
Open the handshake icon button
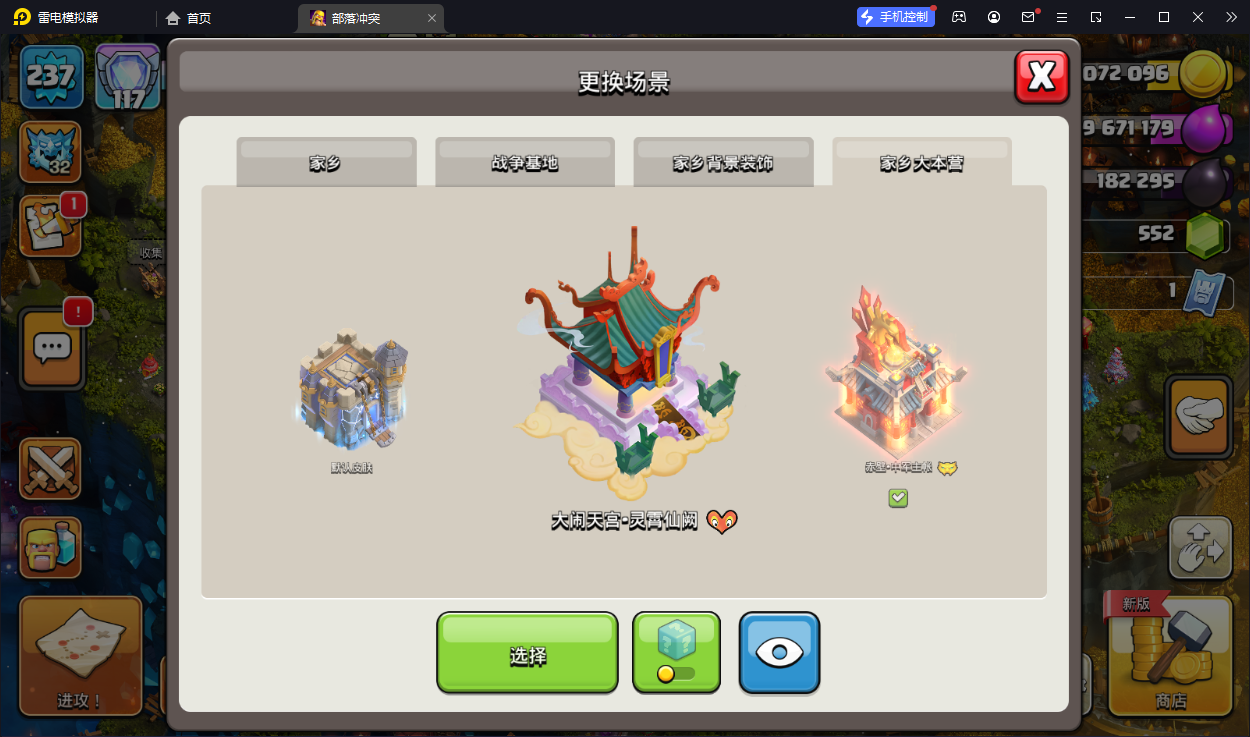[1198, 418]
